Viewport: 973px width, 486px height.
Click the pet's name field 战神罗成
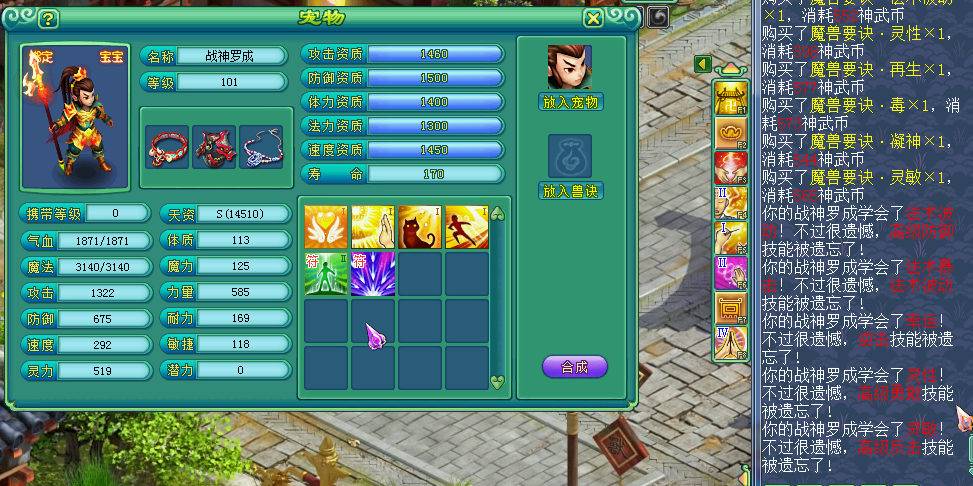(x=229, y=56)
